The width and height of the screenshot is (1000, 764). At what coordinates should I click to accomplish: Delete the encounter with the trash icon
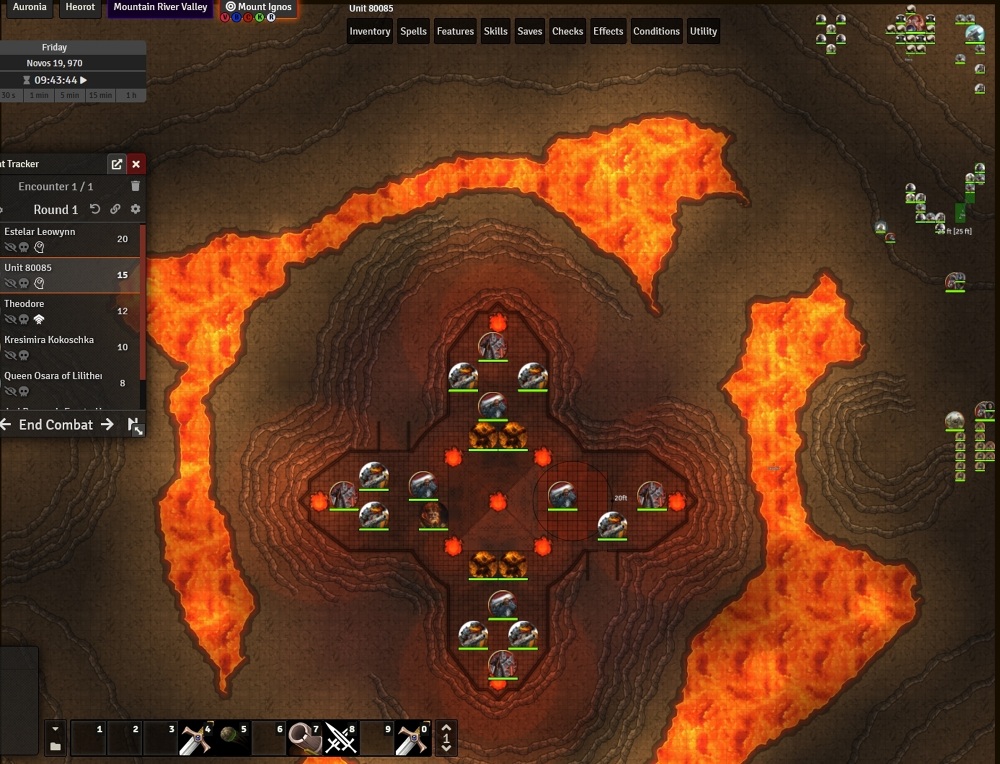point(136,187)
